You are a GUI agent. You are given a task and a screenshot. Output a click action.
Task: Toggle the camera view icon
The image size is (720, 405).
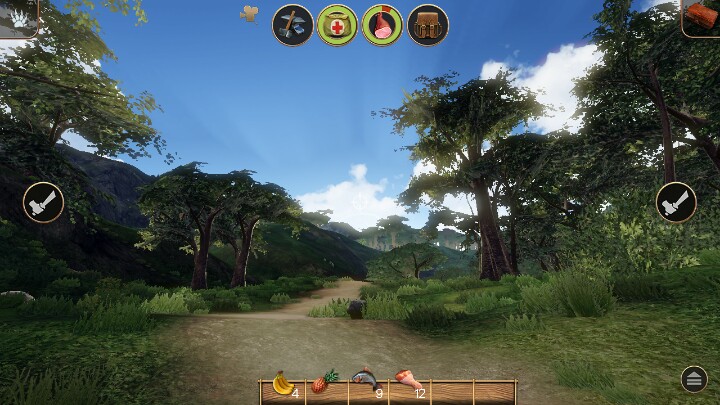[250, 13]
